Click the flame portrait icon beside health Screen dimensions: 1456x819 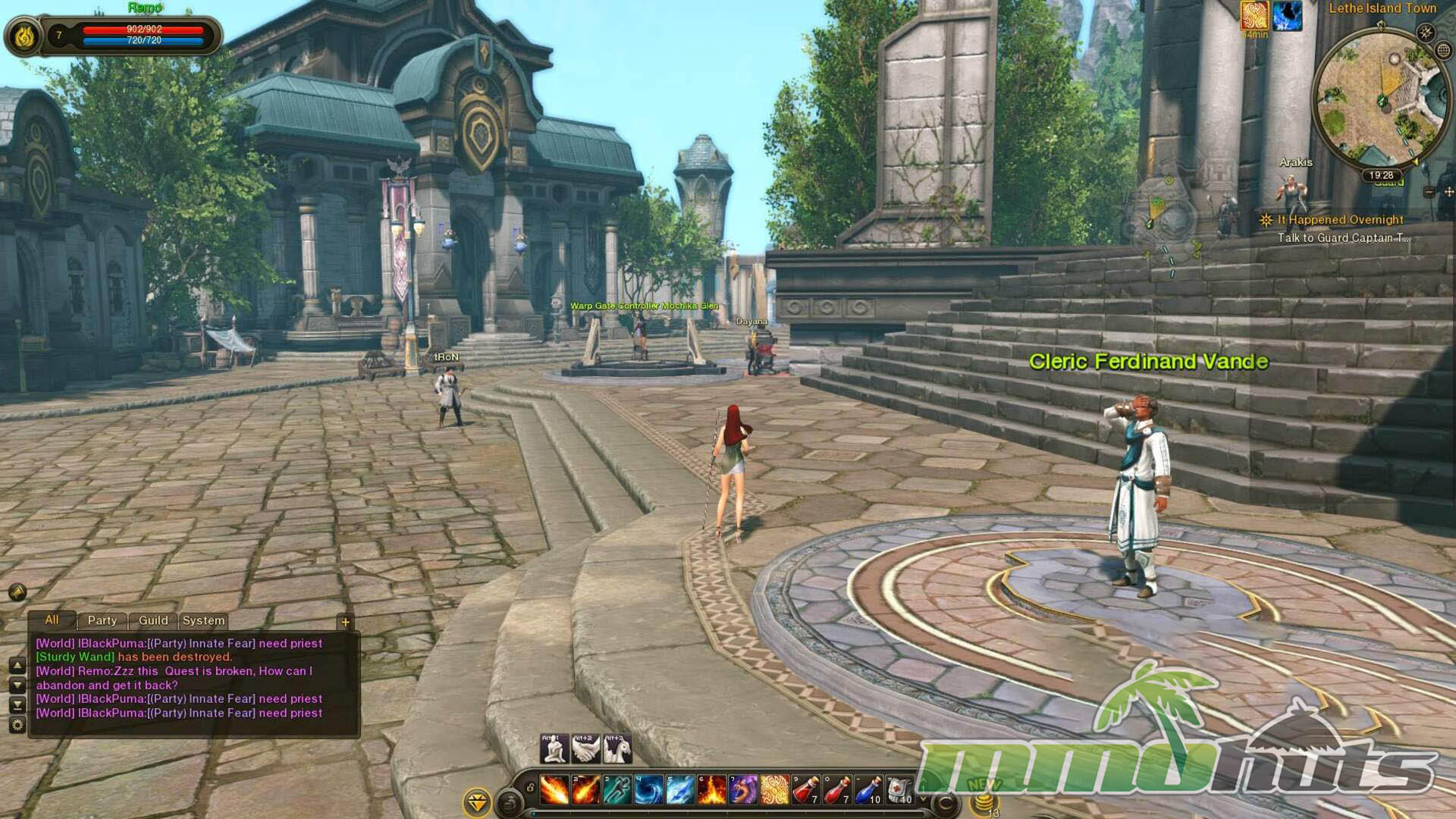tap(24, 36)
